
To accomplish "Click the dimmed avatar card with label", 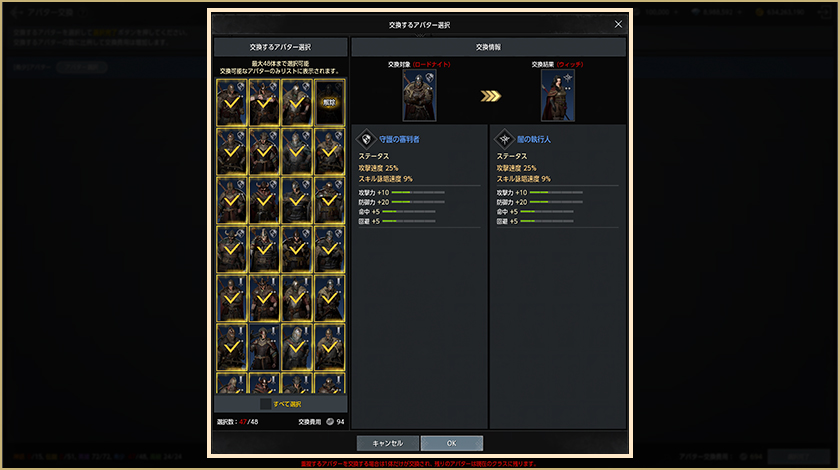I will click(329, 102).
